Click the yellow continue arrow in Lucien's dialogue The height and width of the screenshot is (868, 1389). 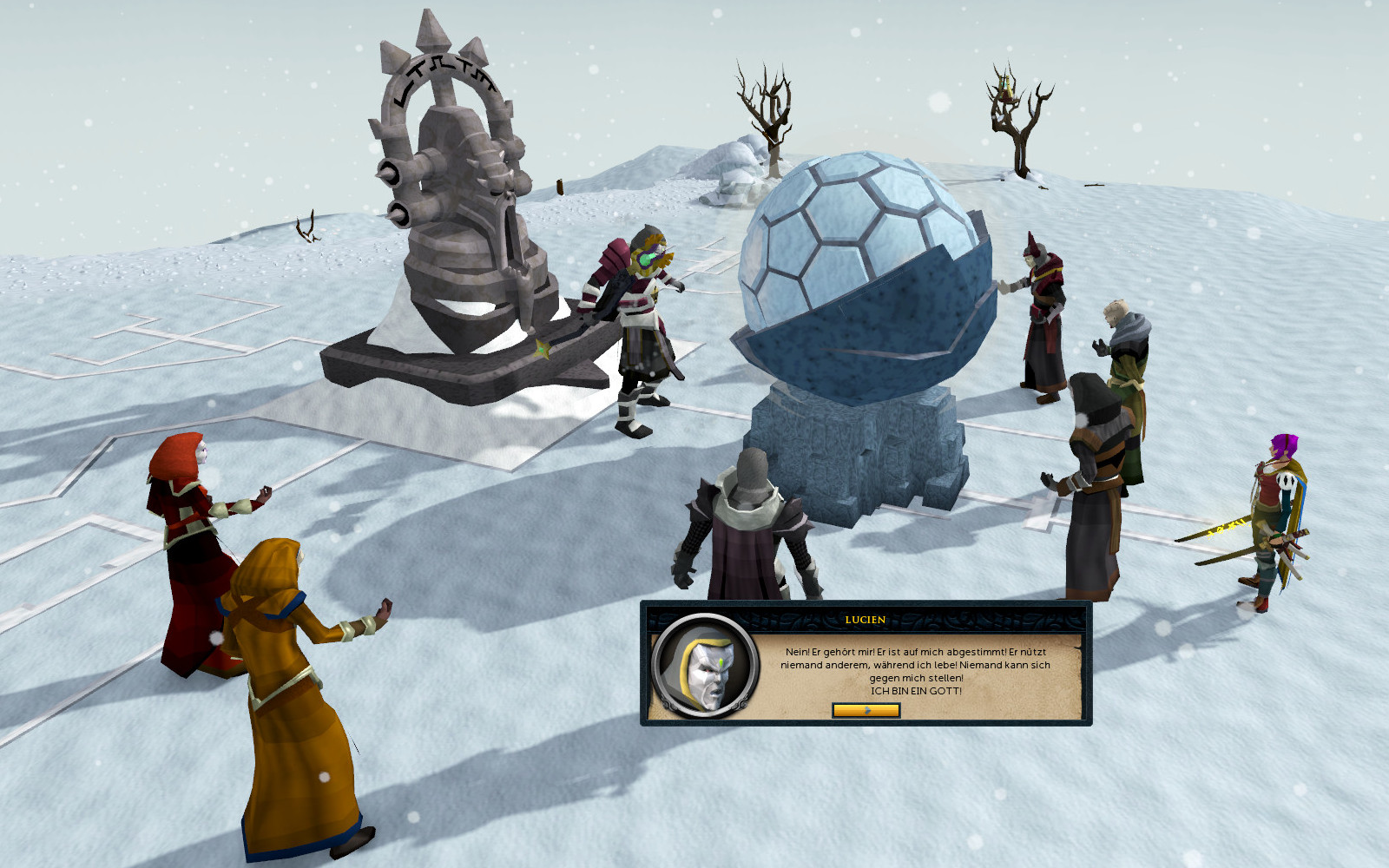click(866, 710)
